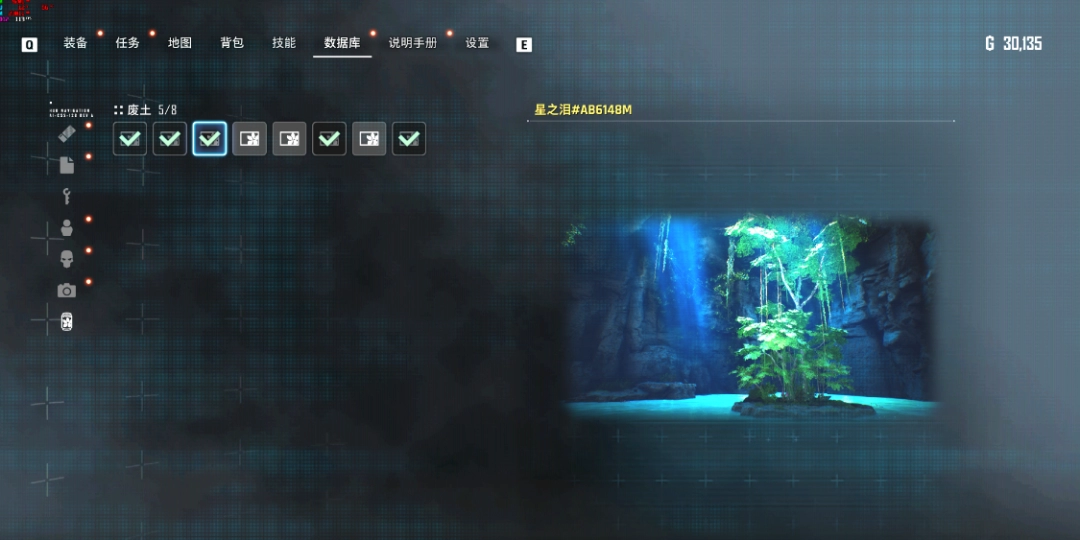This screenshot has height=540, width=1080.
Task: Switch to the 任务 quests tab
Action: point(128,43)
